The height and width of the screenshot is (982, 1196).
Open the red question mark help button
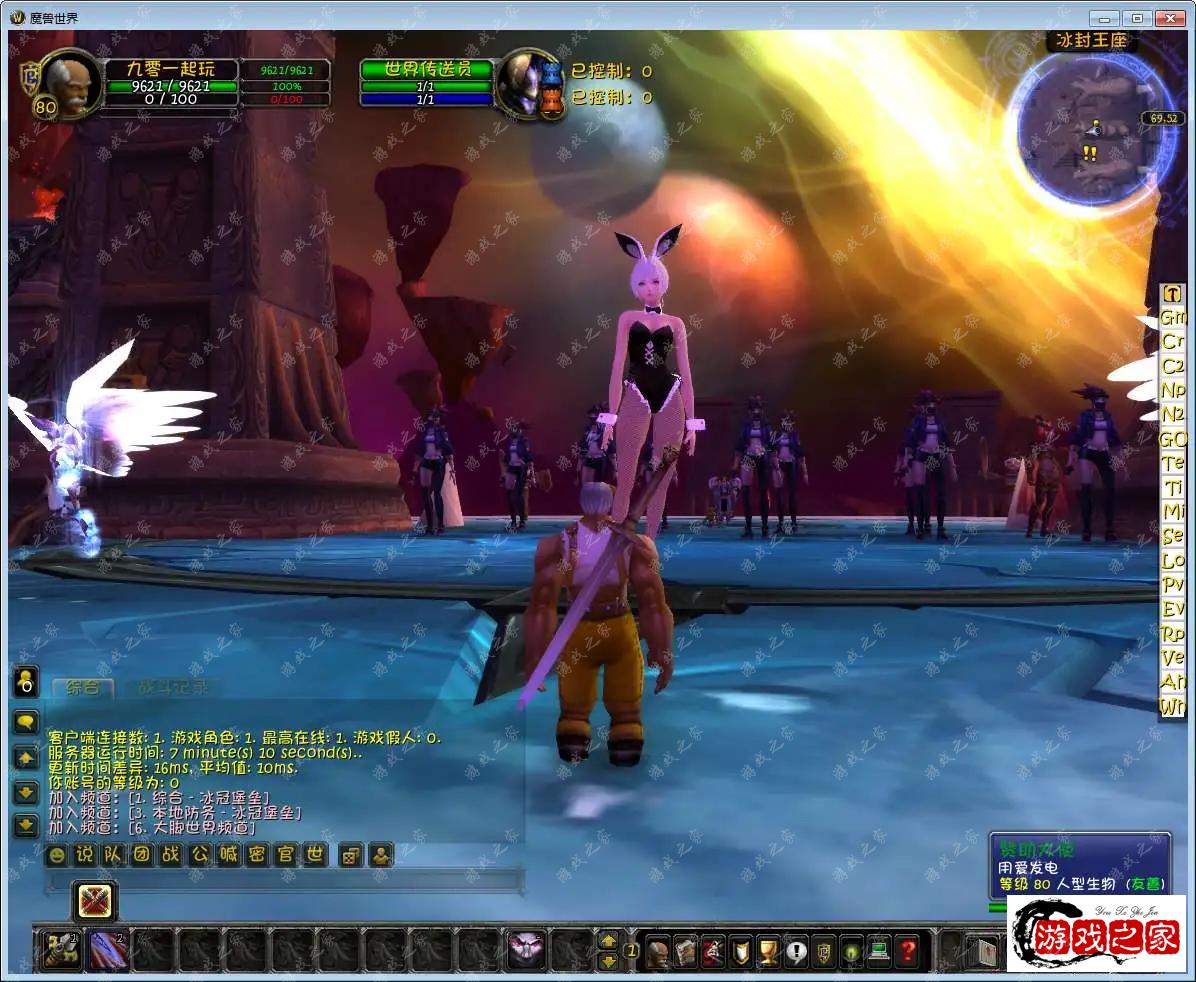pos(907,950)
